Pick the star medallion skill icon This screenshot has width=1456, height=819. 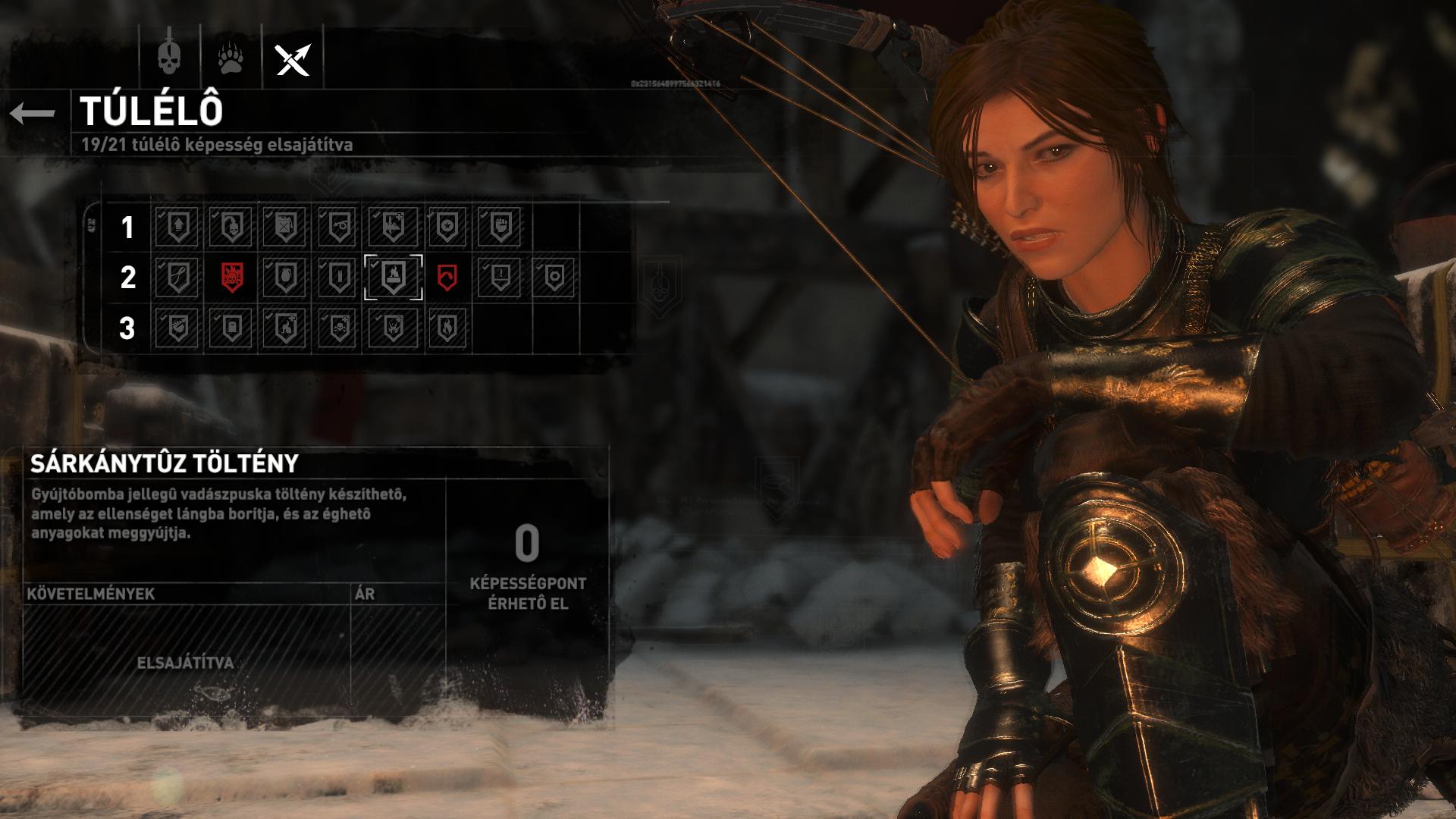447,227
